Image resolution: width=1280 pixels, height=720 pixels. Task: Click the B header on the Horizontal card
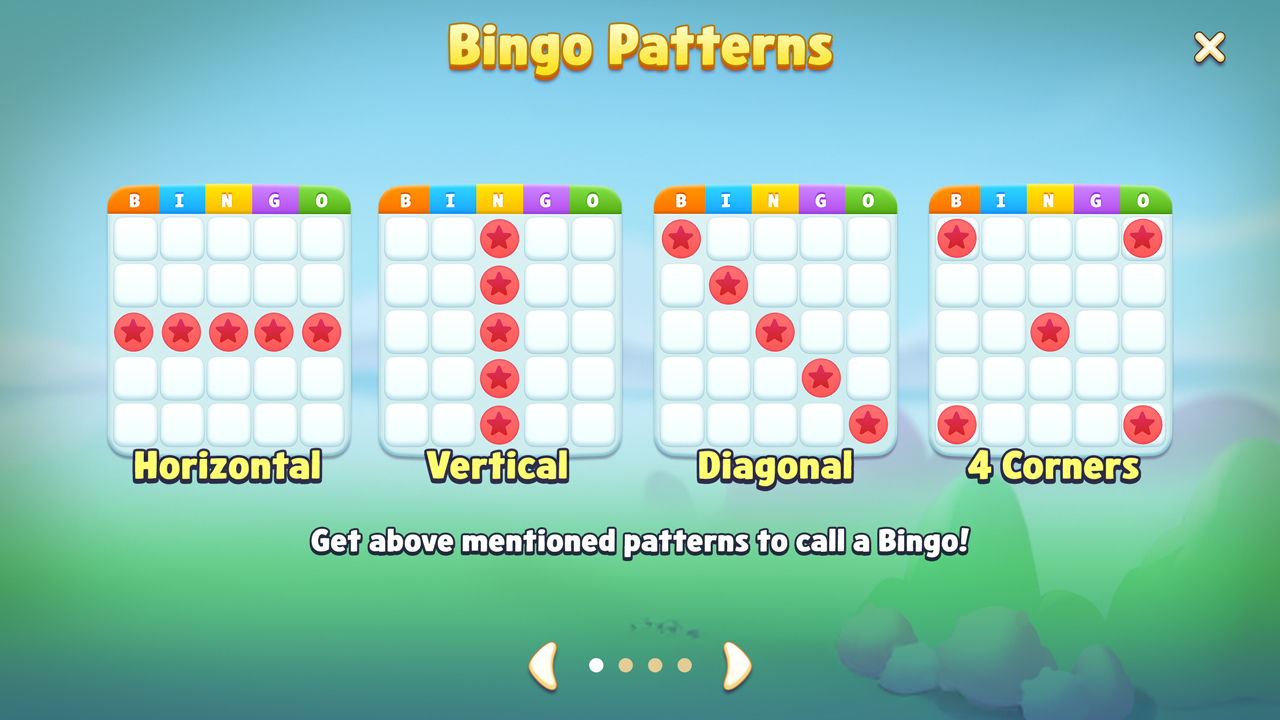(x=133, y=198)
